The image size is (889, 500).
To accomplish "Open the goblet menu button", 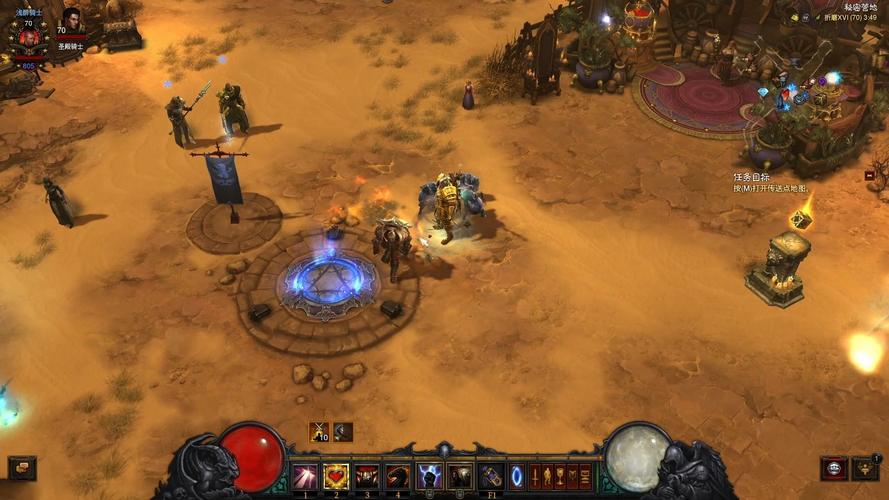I will click(560, 477).
